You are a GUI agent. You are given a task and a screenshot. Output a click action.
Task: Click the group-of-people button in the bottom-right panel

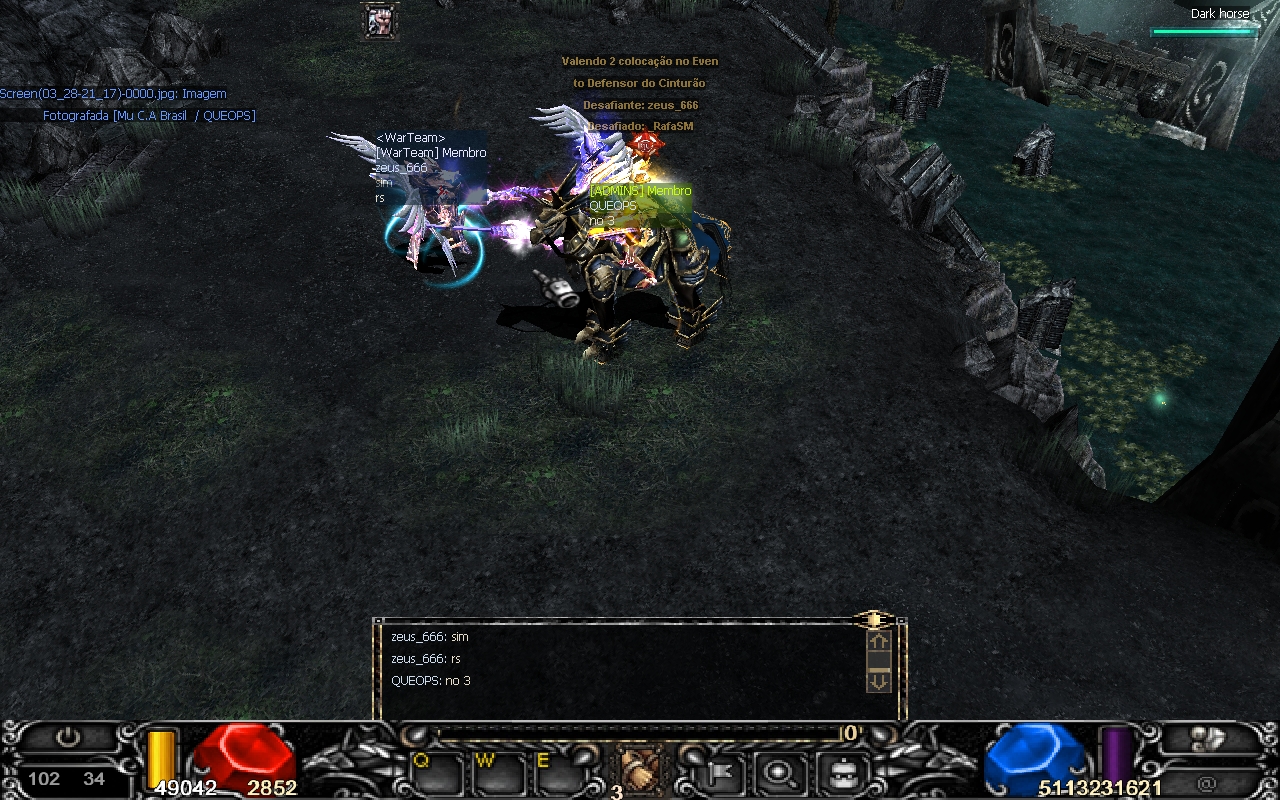pyautogui.click(x=1208, y=739)
